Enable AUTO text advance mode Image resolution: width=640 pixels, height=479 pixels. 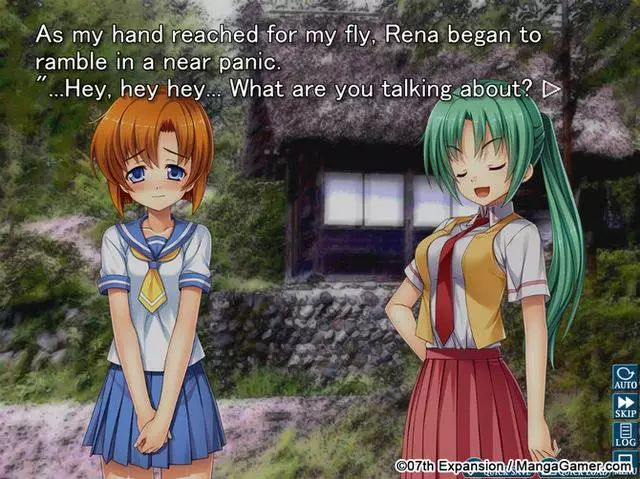(624, 377)
